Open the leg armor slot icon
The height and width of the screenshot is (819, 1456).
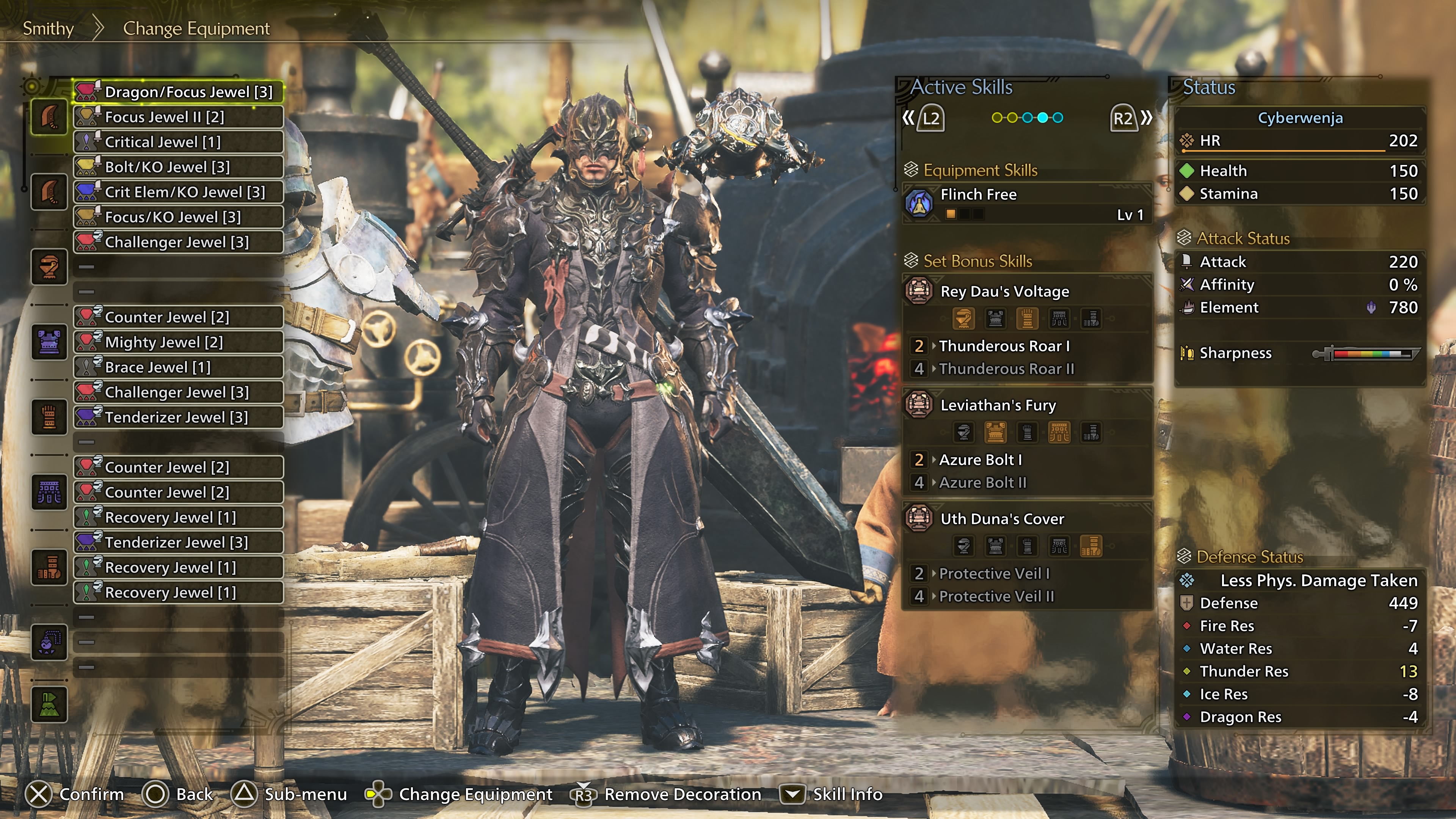(49, 567)
